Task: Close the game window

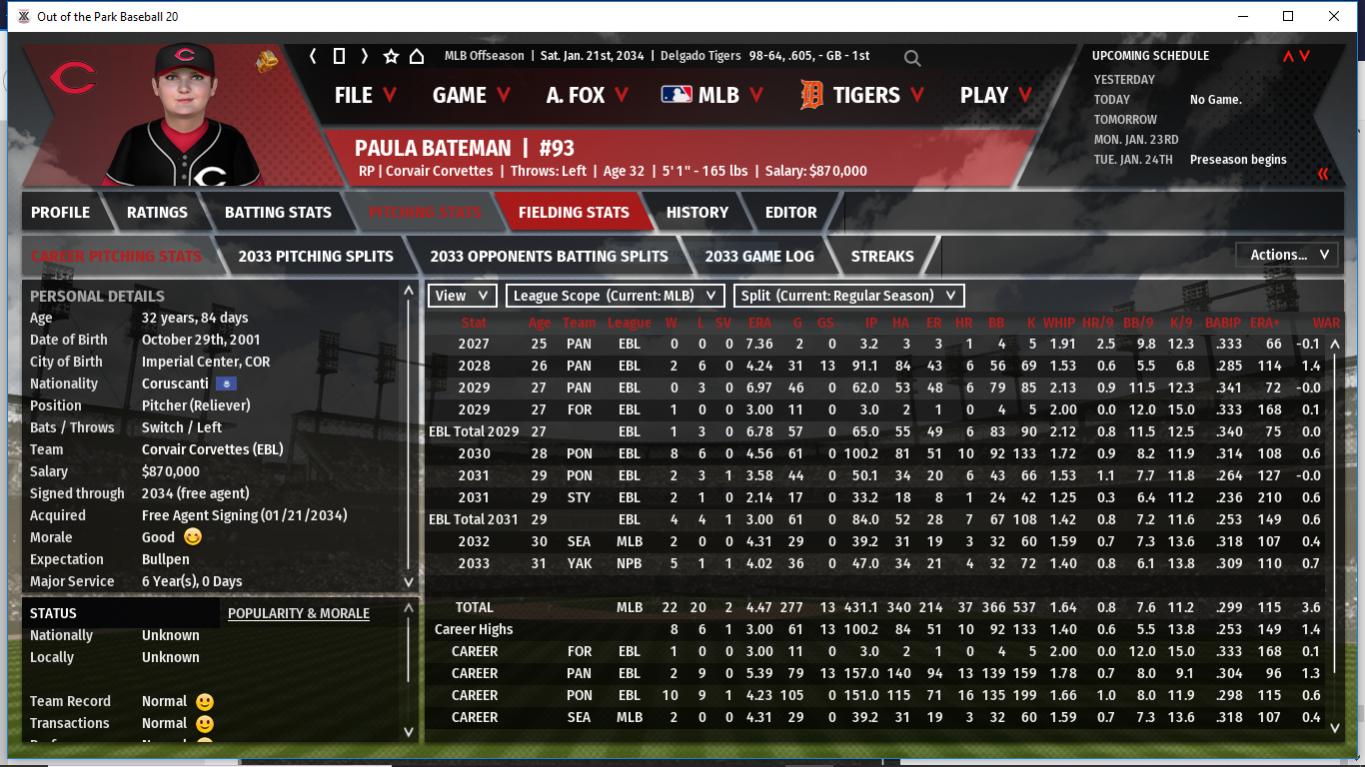Action: [x=1334, y=16]
